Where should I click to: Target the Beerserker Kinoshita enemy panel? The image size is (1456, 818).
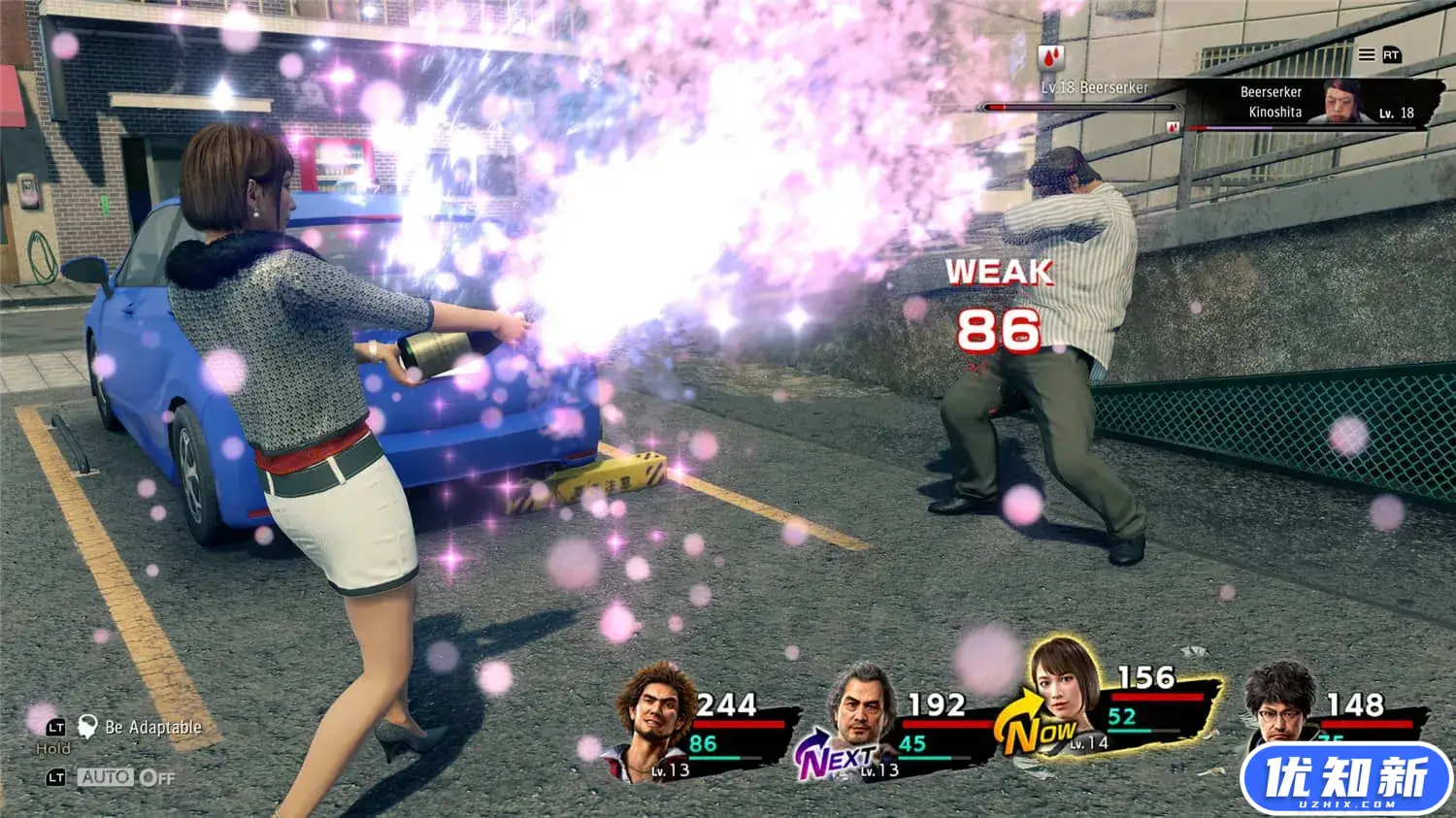[x=1301, y=103]
